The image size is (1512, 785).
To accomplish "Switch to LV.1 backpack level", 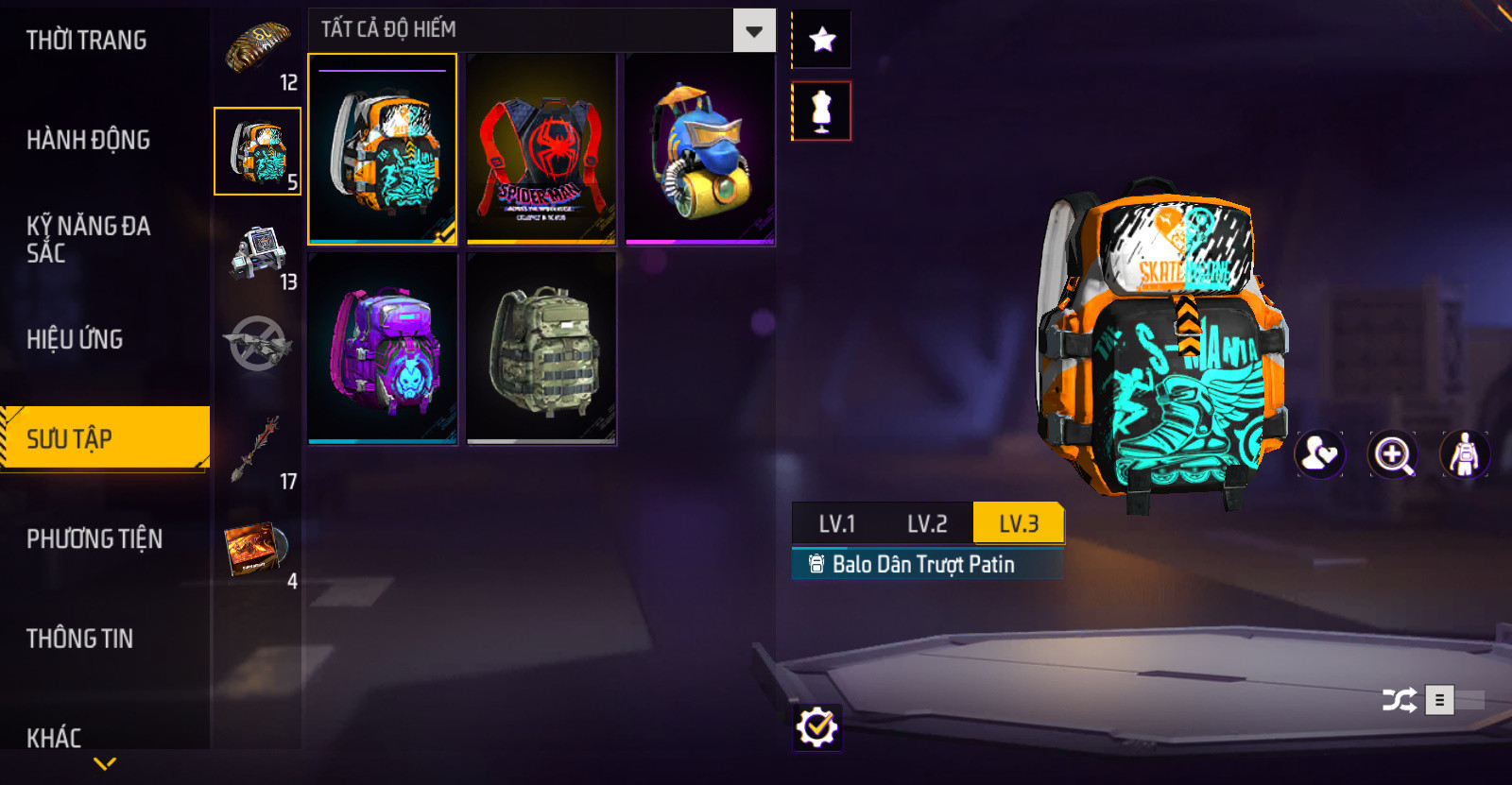I will pyautogui.click(x=836, y=523).
